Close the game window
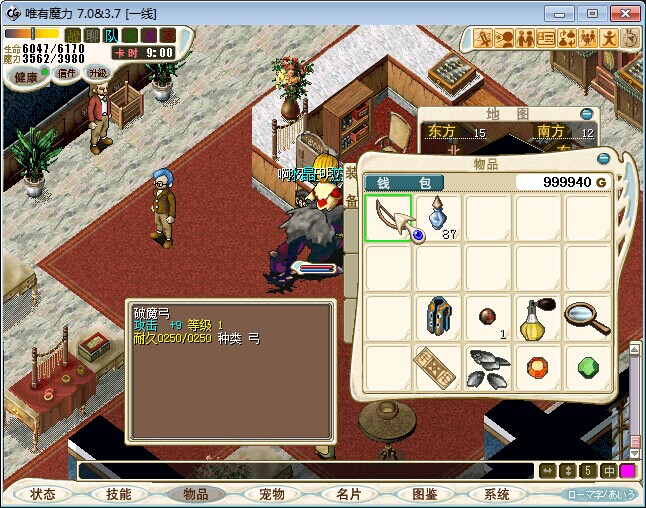The height and width of the screenshot is (508, 646). coord(623,13)
